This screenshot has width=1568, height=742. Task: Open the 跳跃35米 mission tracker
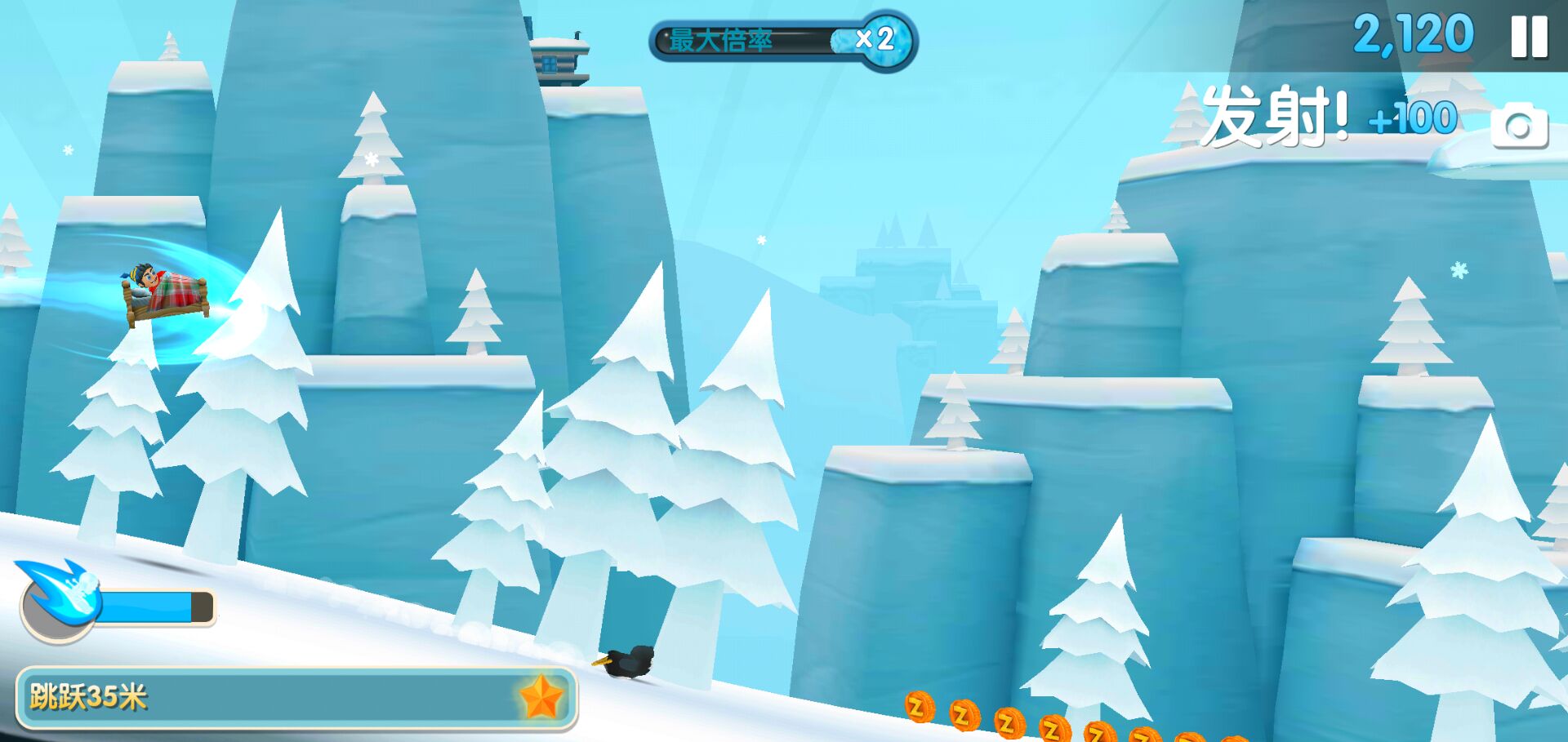pos(296,698)
